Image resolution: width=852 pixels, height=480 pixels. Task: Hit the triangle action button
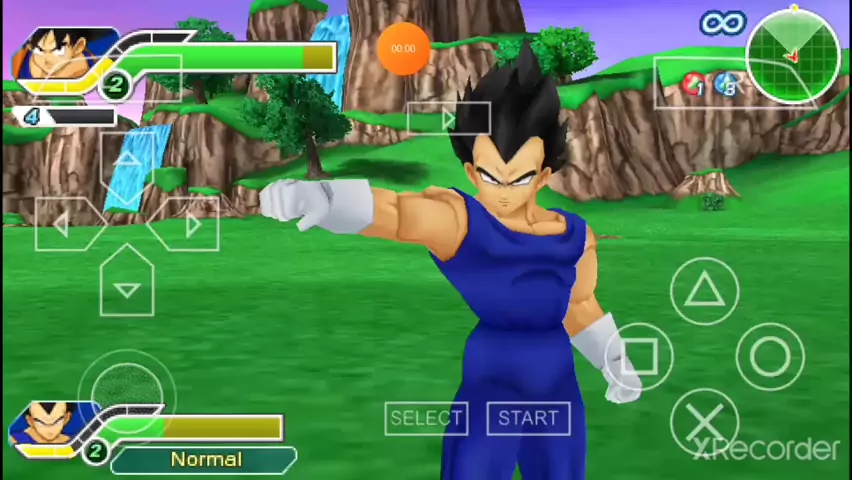click(x=705, y=290)
